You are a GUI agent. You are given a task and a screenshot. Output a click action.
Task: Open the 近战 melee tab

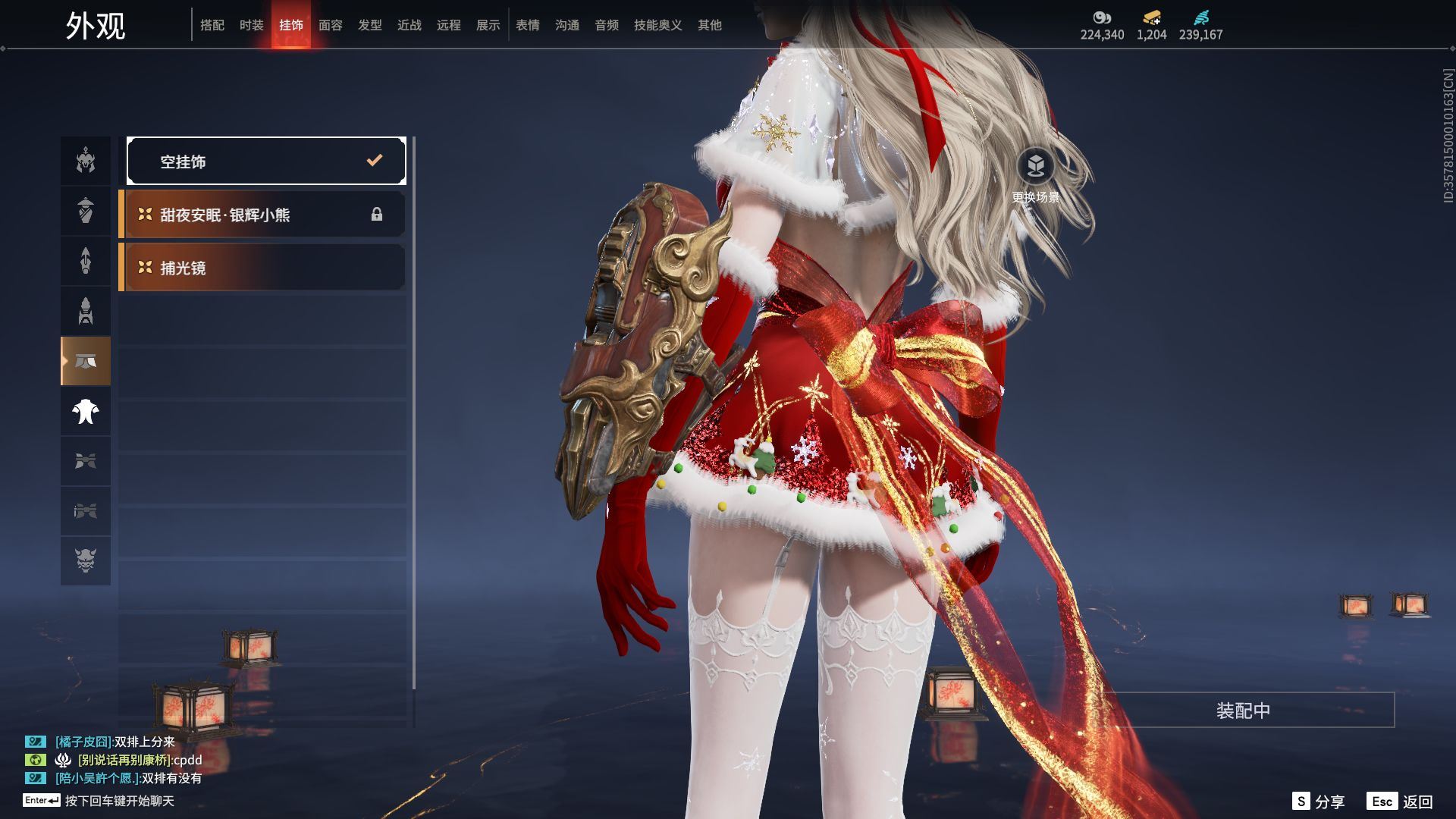click(x=409, y=25)
